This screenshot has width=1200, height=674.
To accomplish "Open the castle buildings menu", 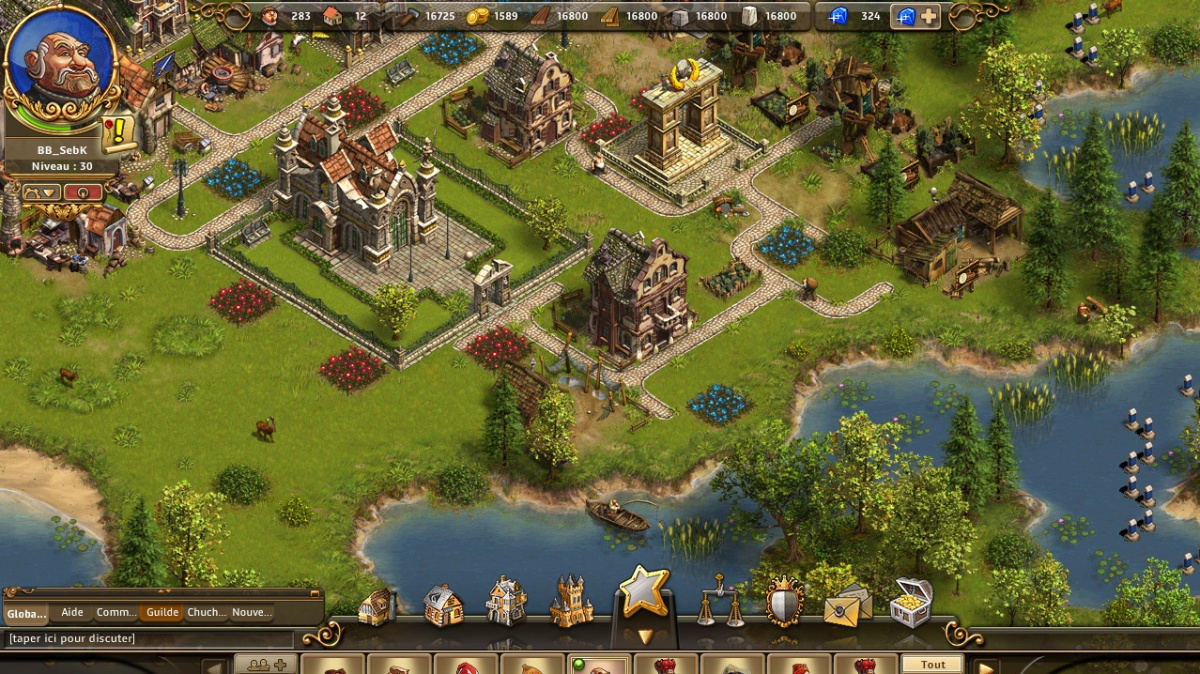I will [x=571, y=601].
